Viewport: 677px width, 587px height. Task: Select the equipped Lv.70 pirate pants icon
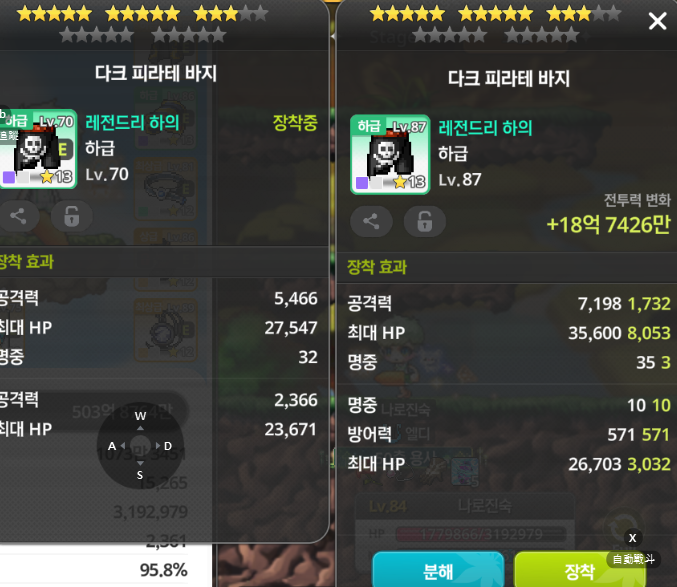pos(38,146)
